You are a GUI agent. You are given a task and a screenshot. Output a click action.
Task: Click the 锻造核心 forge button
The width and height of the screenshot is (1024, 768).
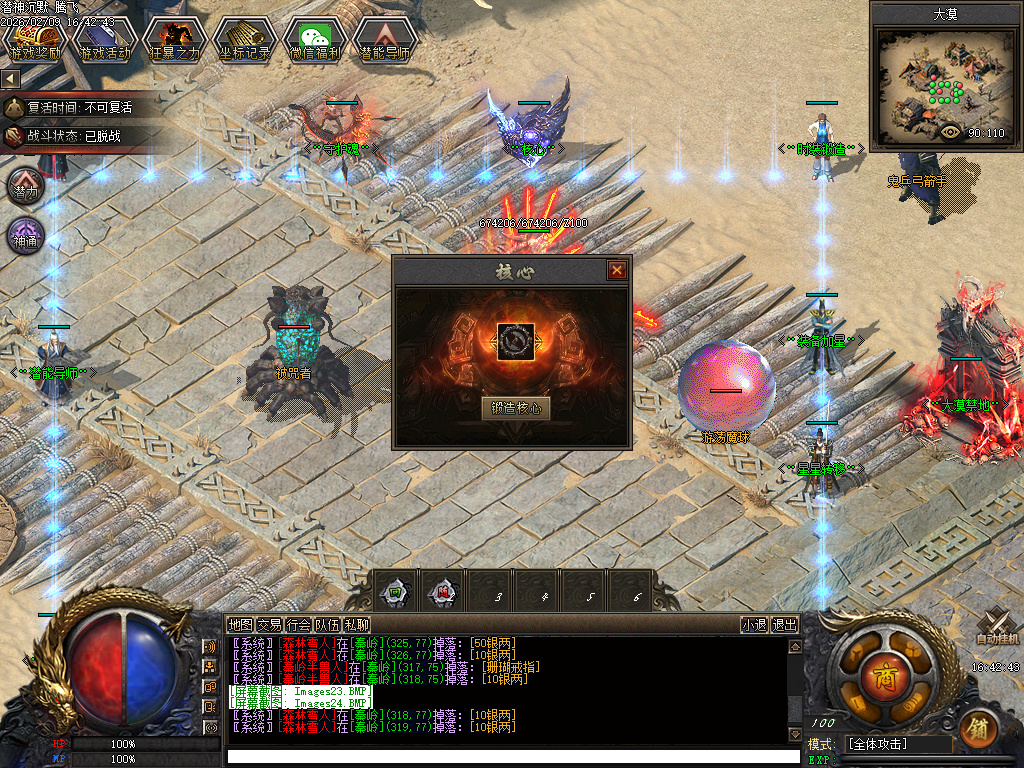tap(516, 408)
